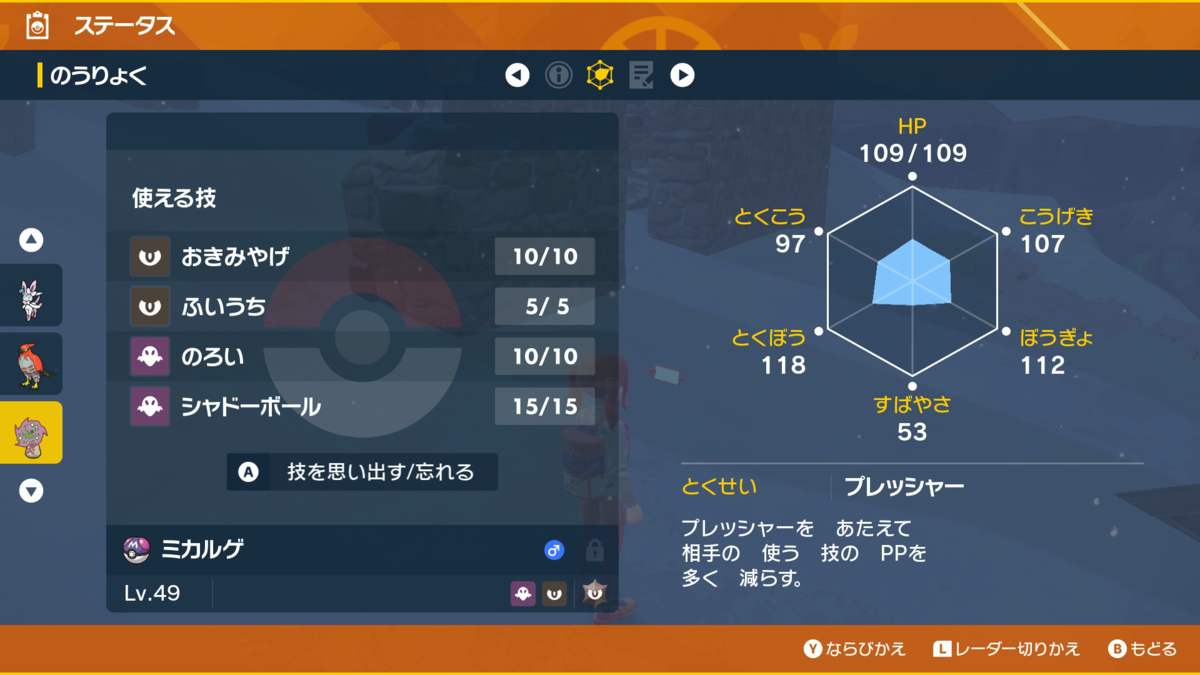Choose the のろい move
This screenshot has height=675, width=1200.
(362, 357)
